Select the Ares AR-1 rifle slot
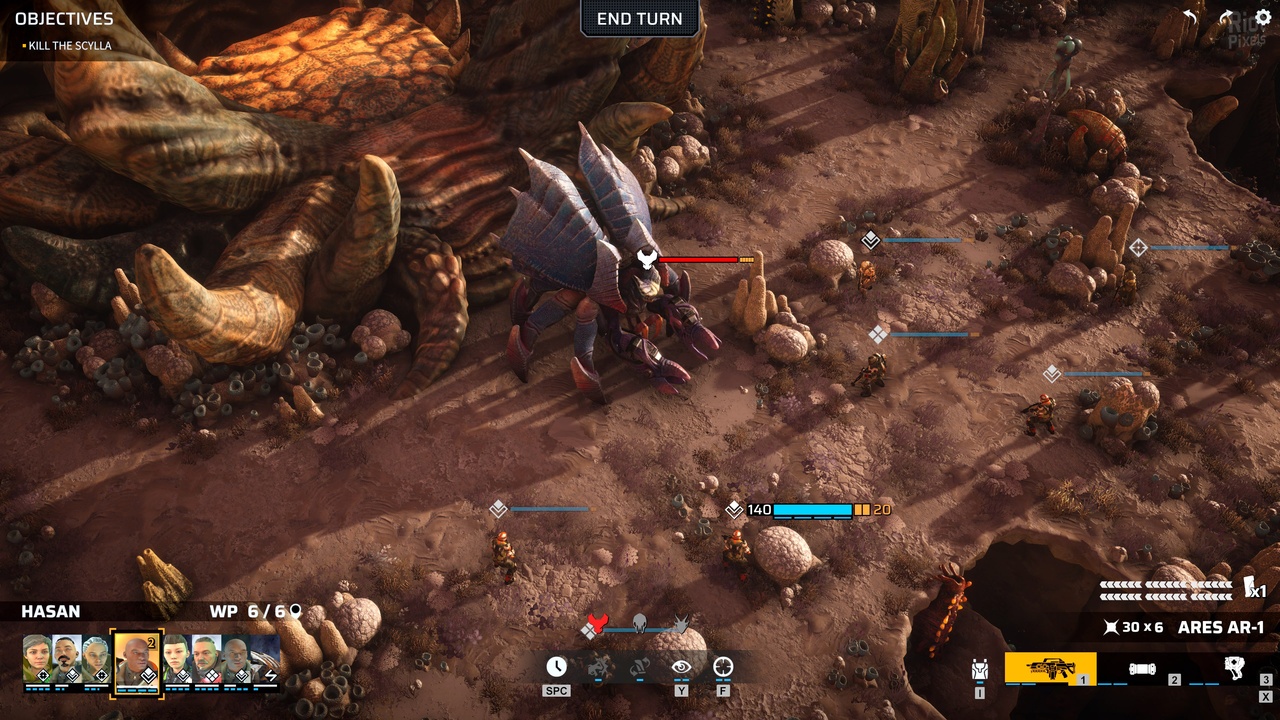Screen dimensions: 1280x720 pyautogui.click(x=1049, y=669)
